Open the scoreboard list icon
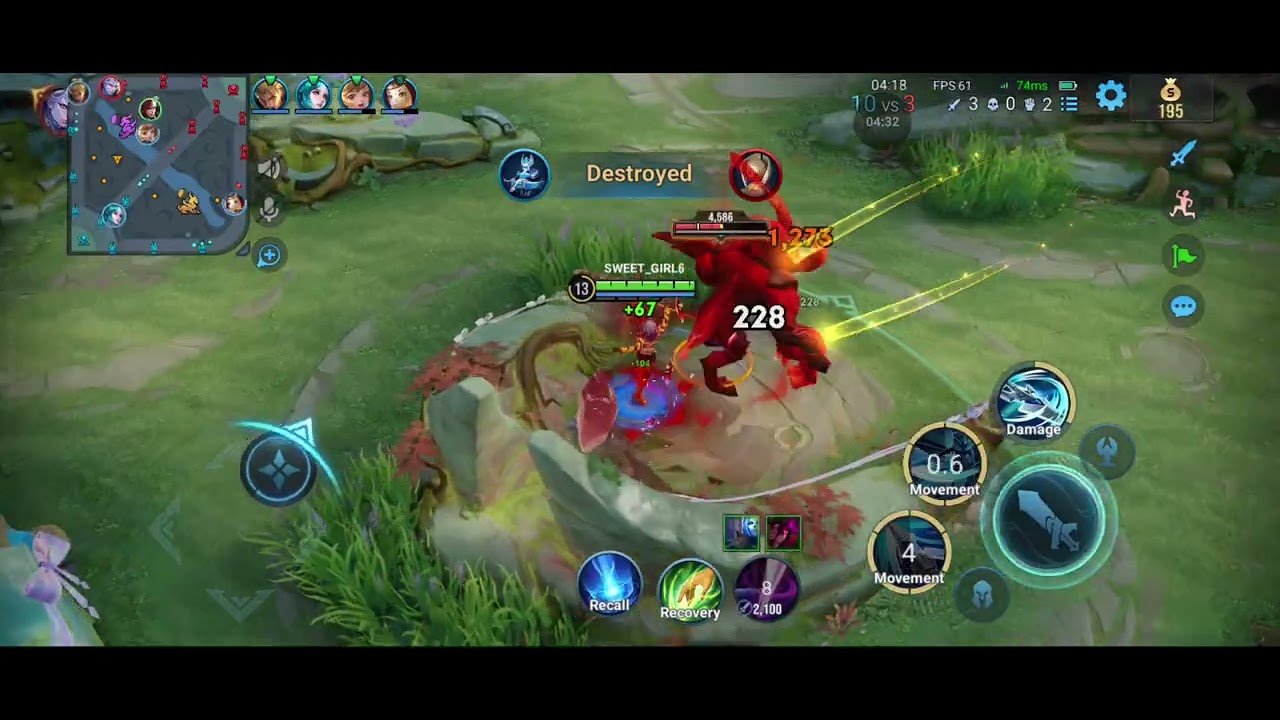The width and height of the screenshot is (1280, 720). click(x=1069, y=104)
